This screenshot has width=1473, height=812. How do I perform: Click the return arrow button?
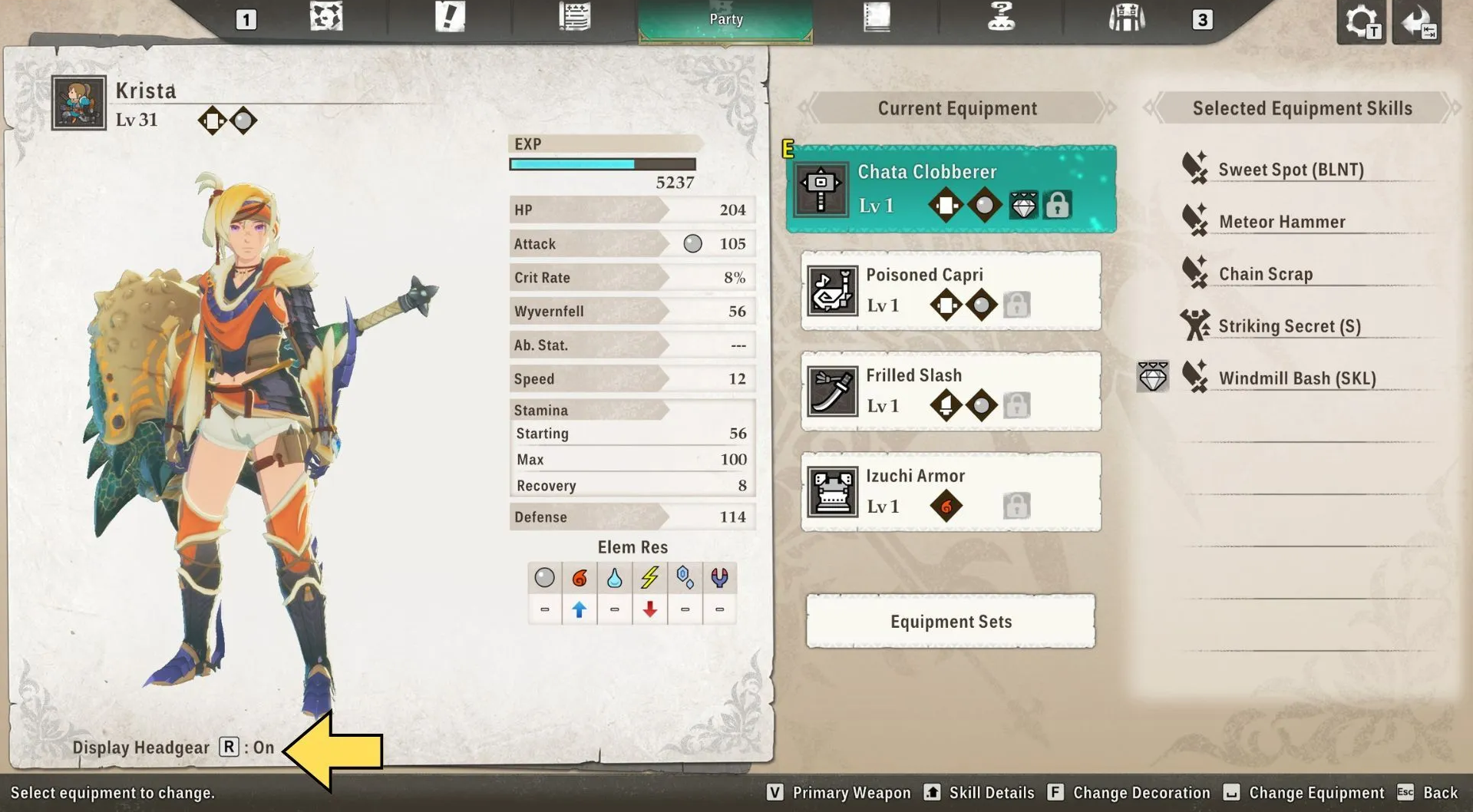click(x=1417, y=22)
